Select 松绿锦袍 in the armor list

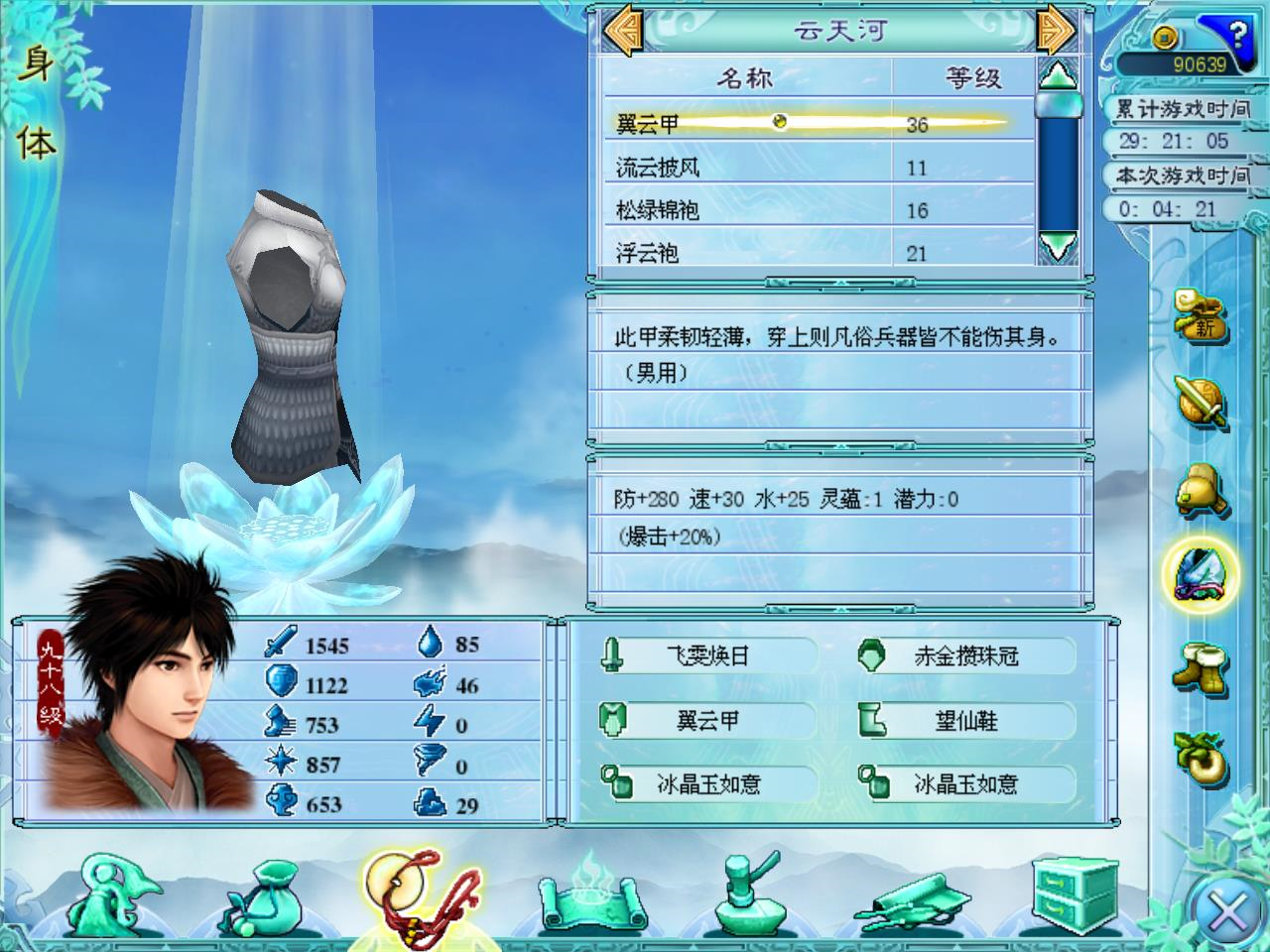(658, 210)
